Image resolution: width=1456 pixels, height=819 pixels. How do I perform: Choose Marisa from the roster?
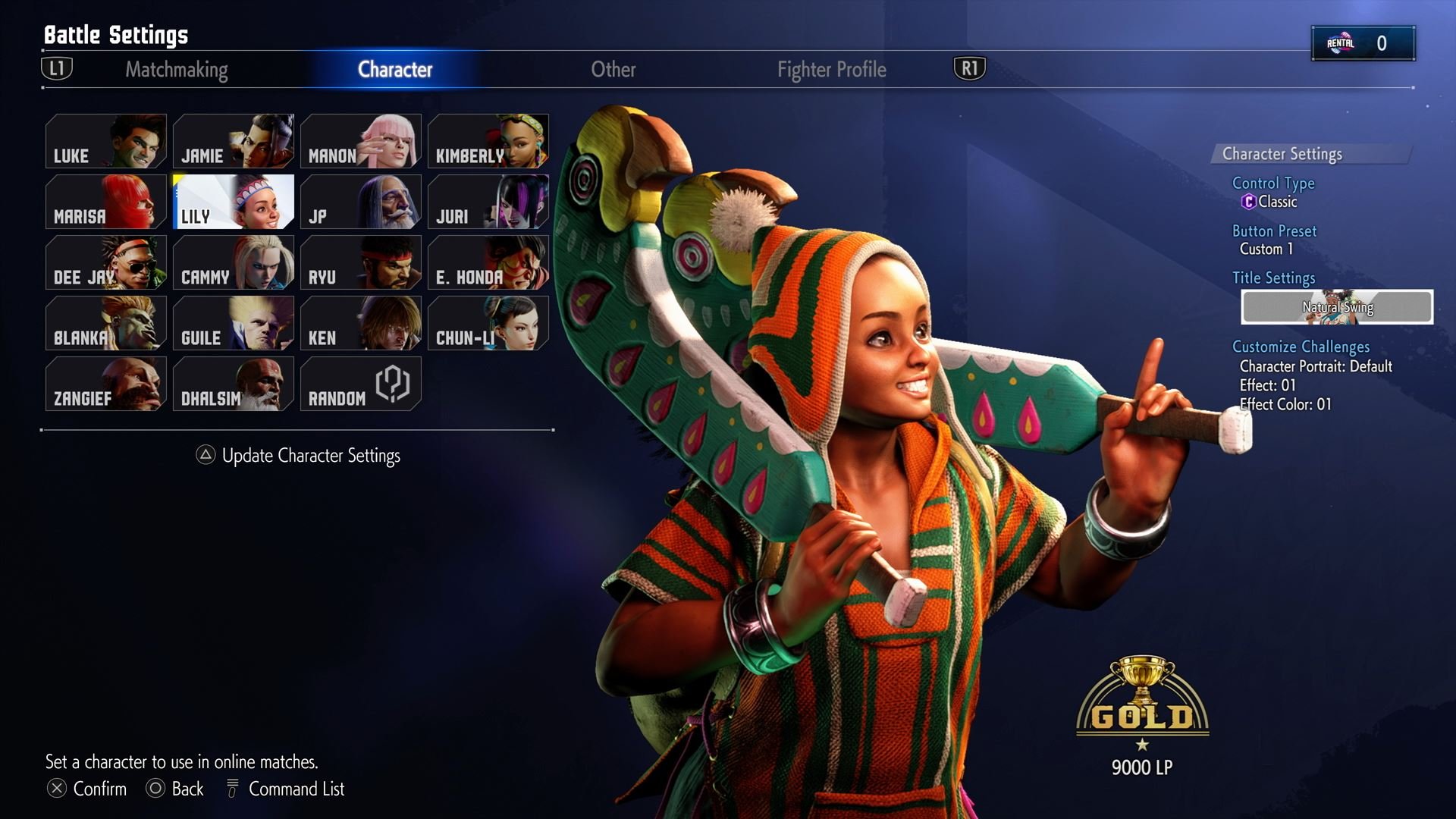pos(106,202)
